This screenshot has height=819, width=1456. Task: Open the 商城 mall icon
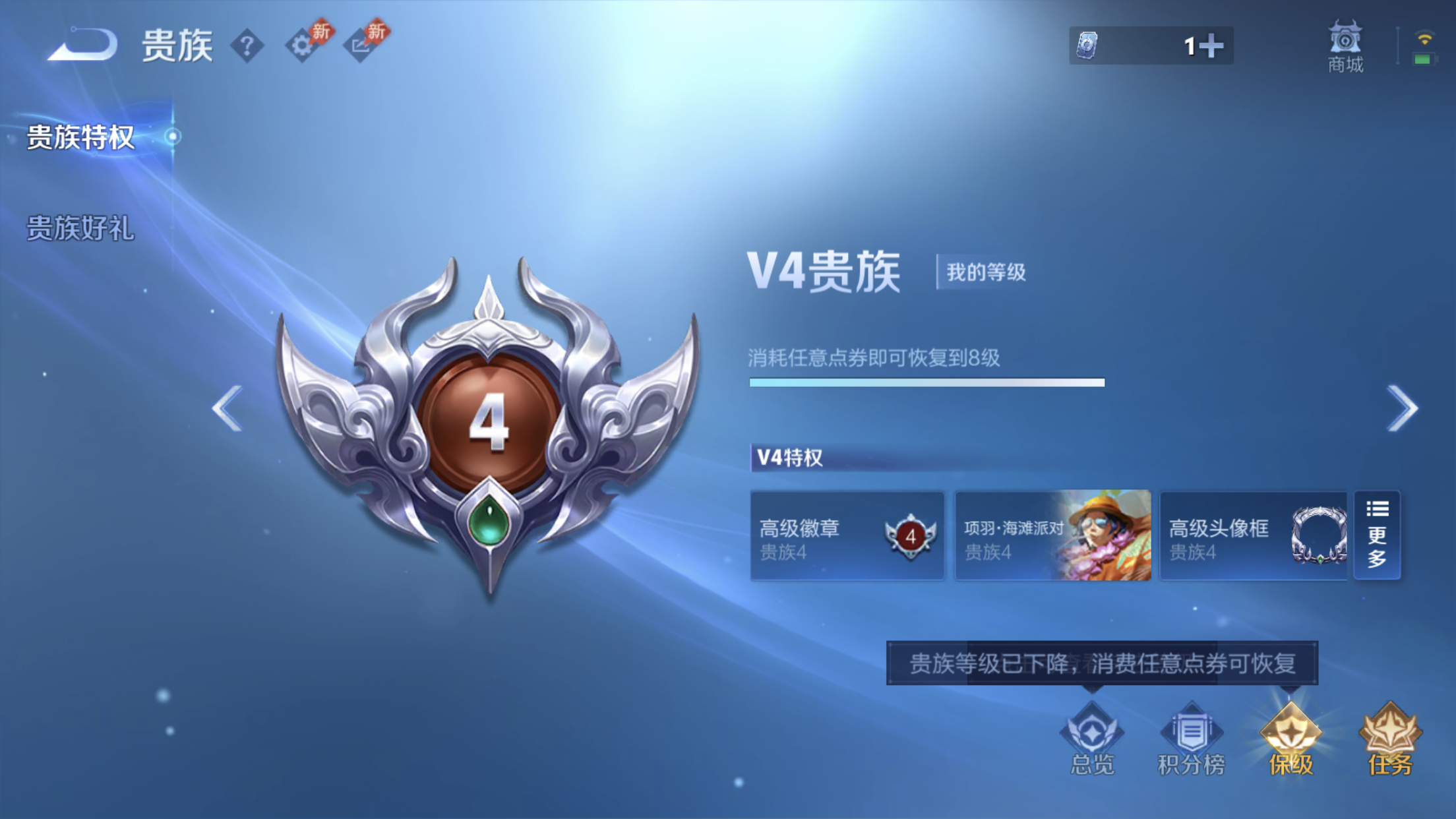point(1345,46)
